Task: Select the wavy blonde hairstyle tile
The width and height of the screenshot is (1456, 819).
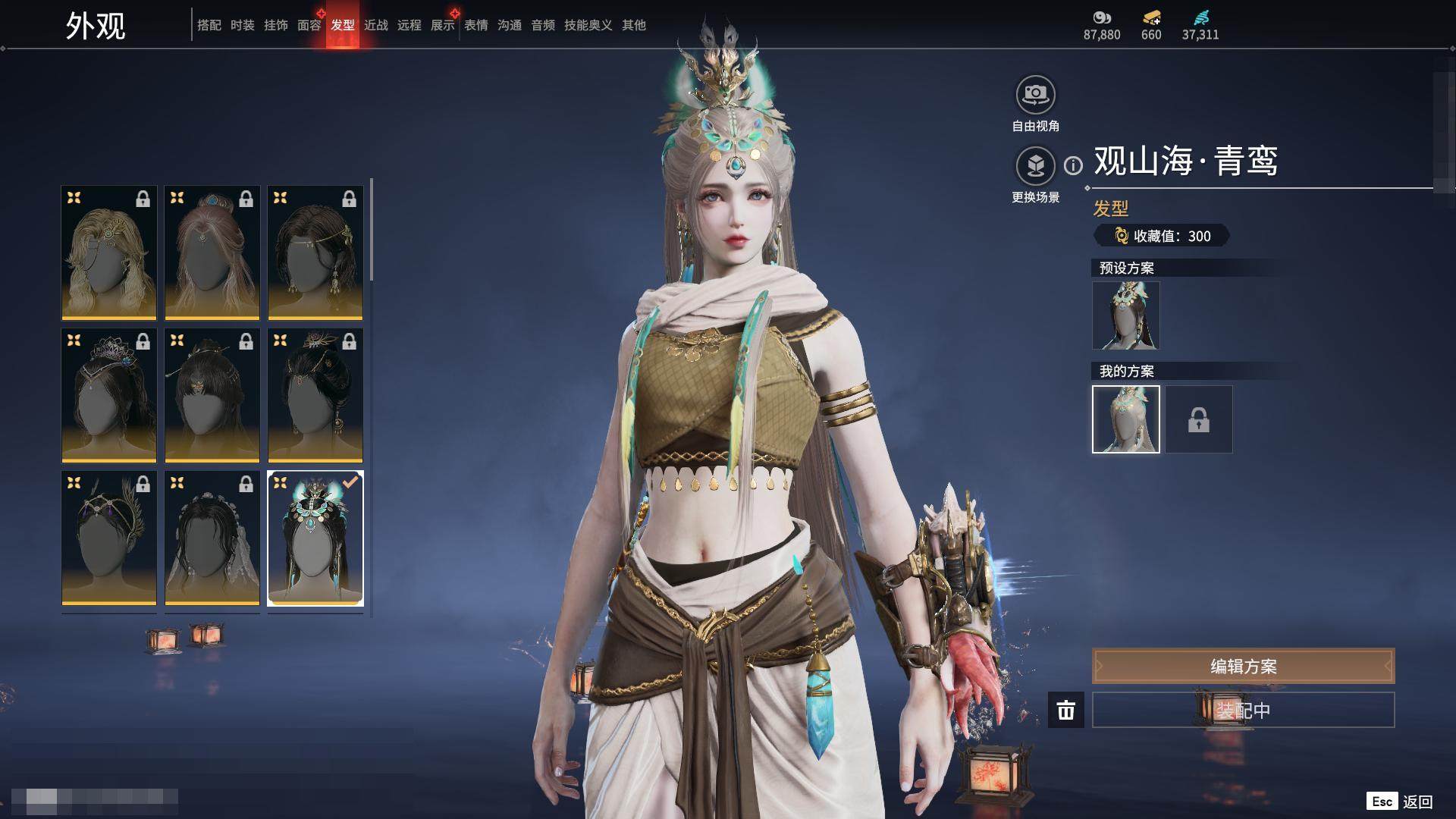Action: 109,253
